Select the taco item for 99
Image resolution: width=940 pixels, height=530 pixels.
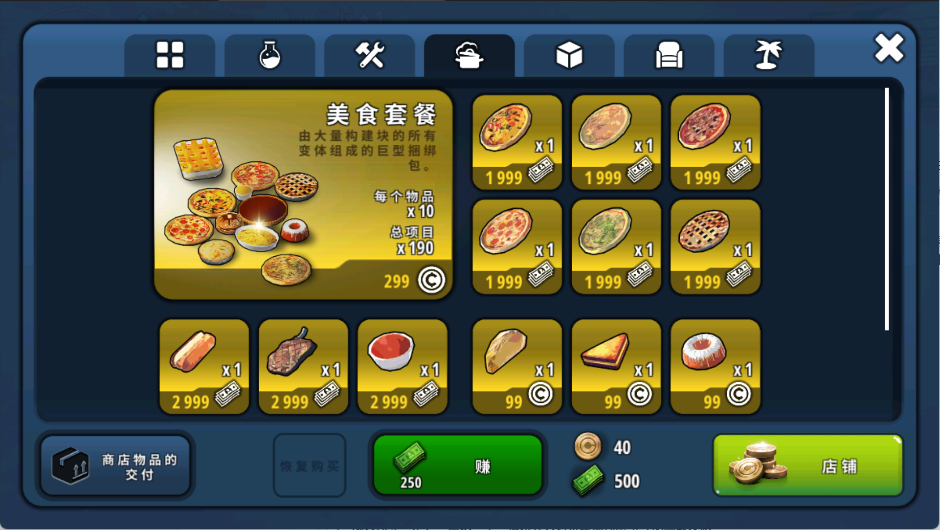(x=517, y=366)
